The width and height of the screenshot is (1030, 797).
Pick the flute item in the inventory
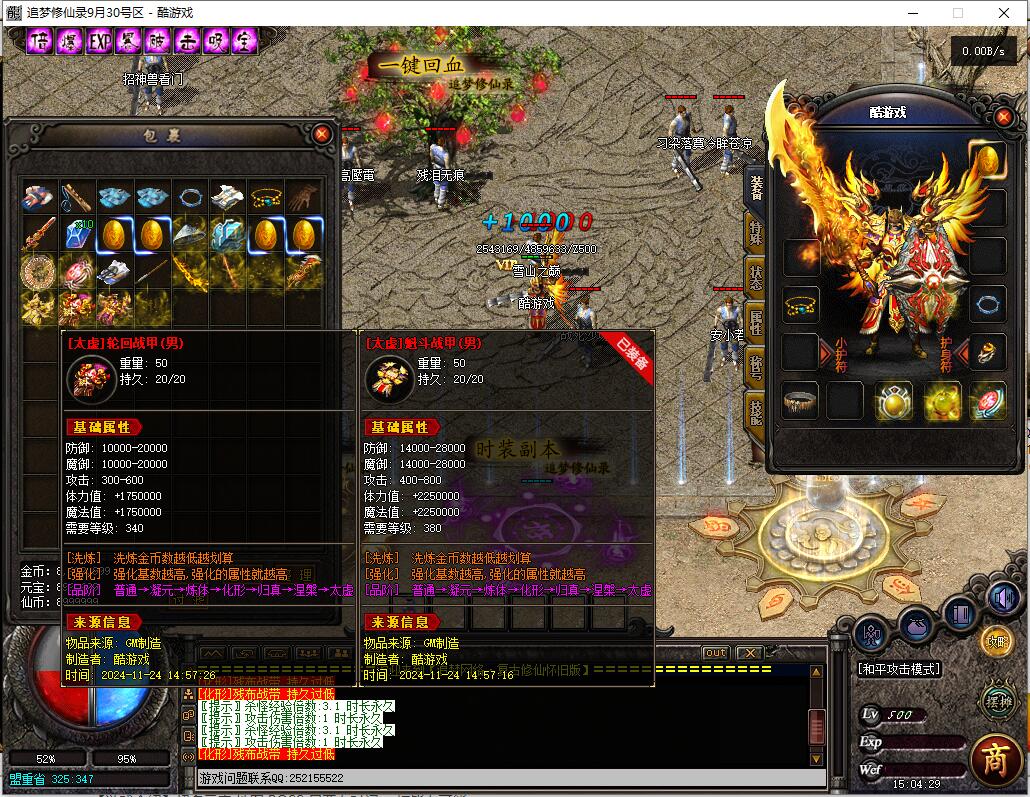[x=78, y=197]
